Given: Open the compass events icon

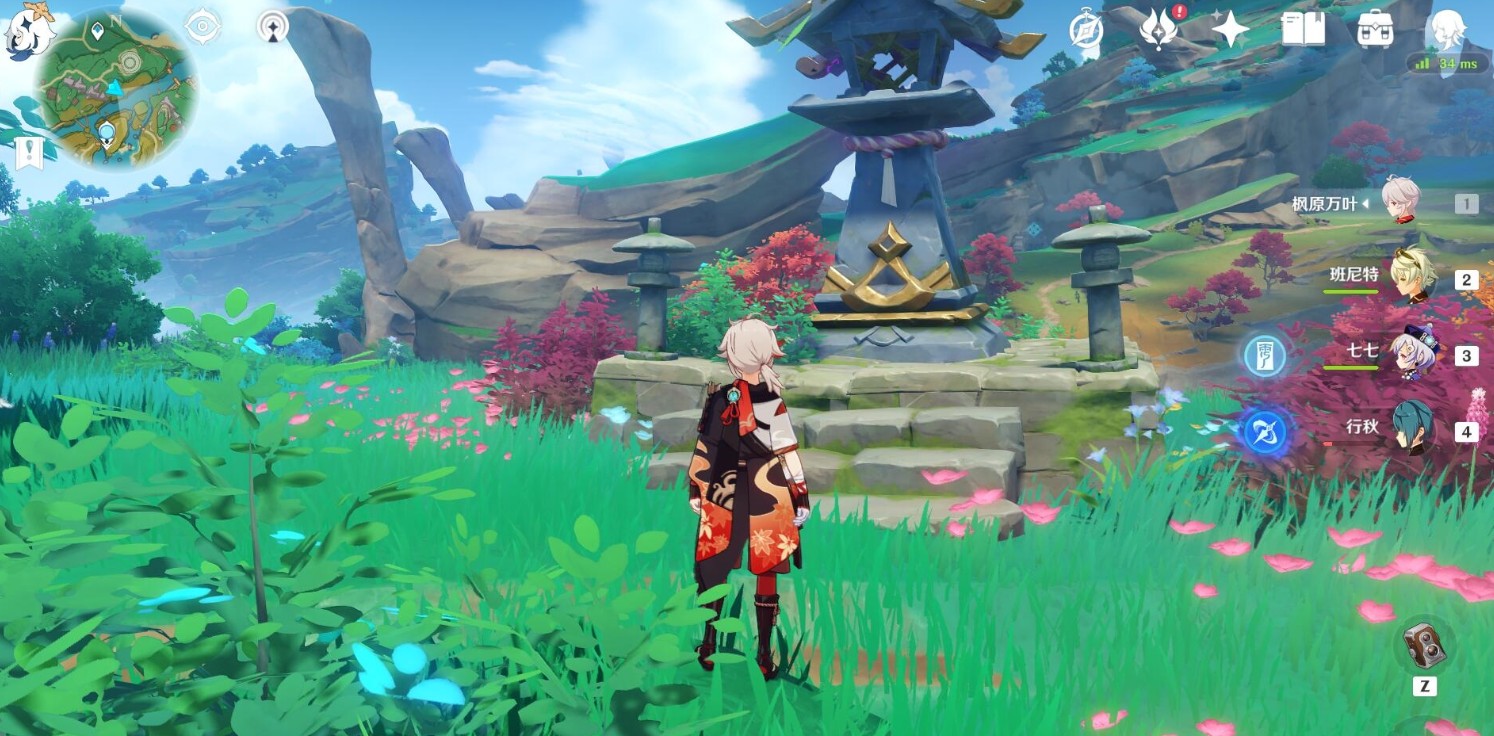Looking at the screenshot, I should click(1085, 29).
